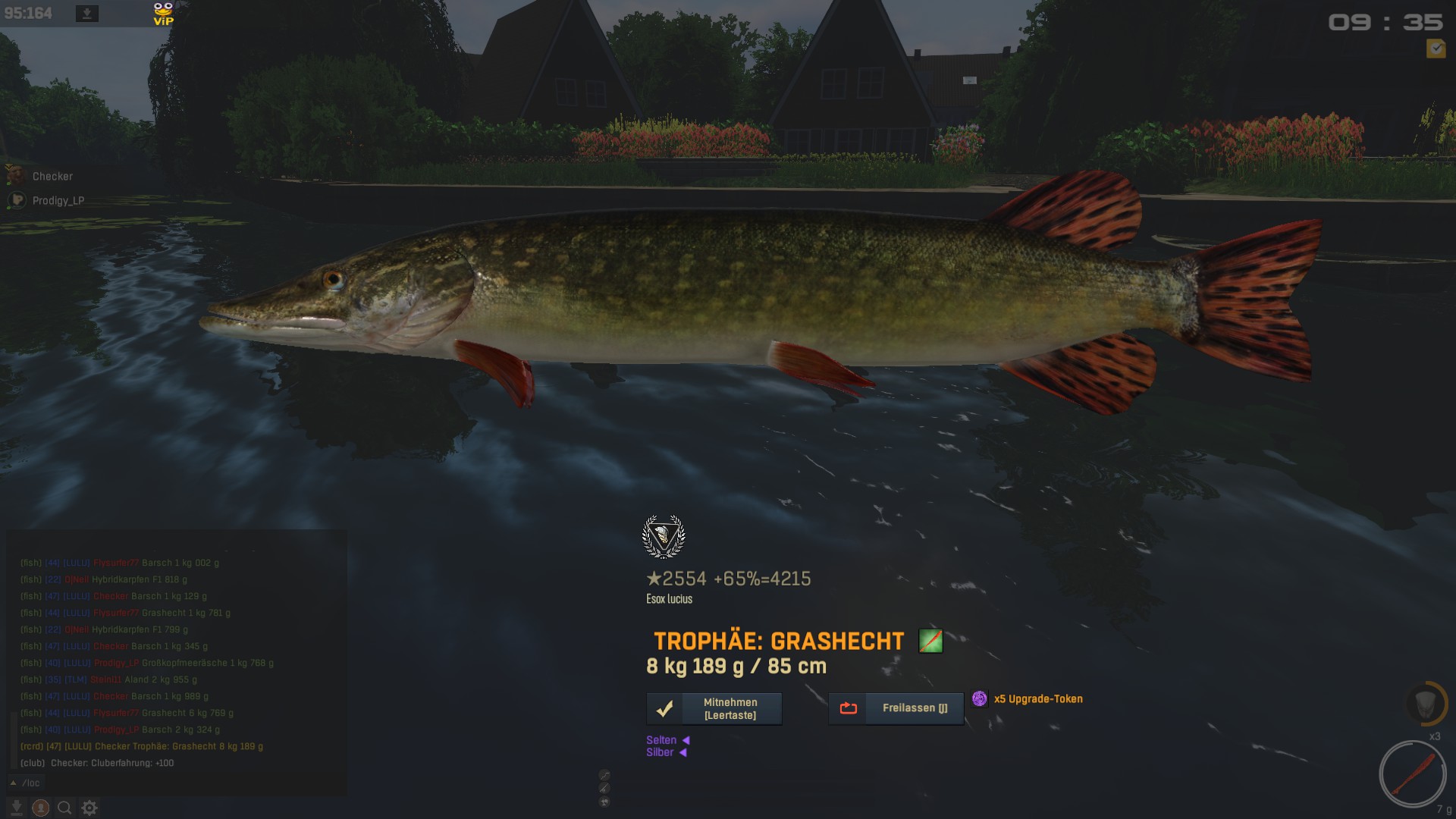Click the red lure in the circular slot
The height and width of the screenshot is (819, 1456).
tap(1413, 774)
